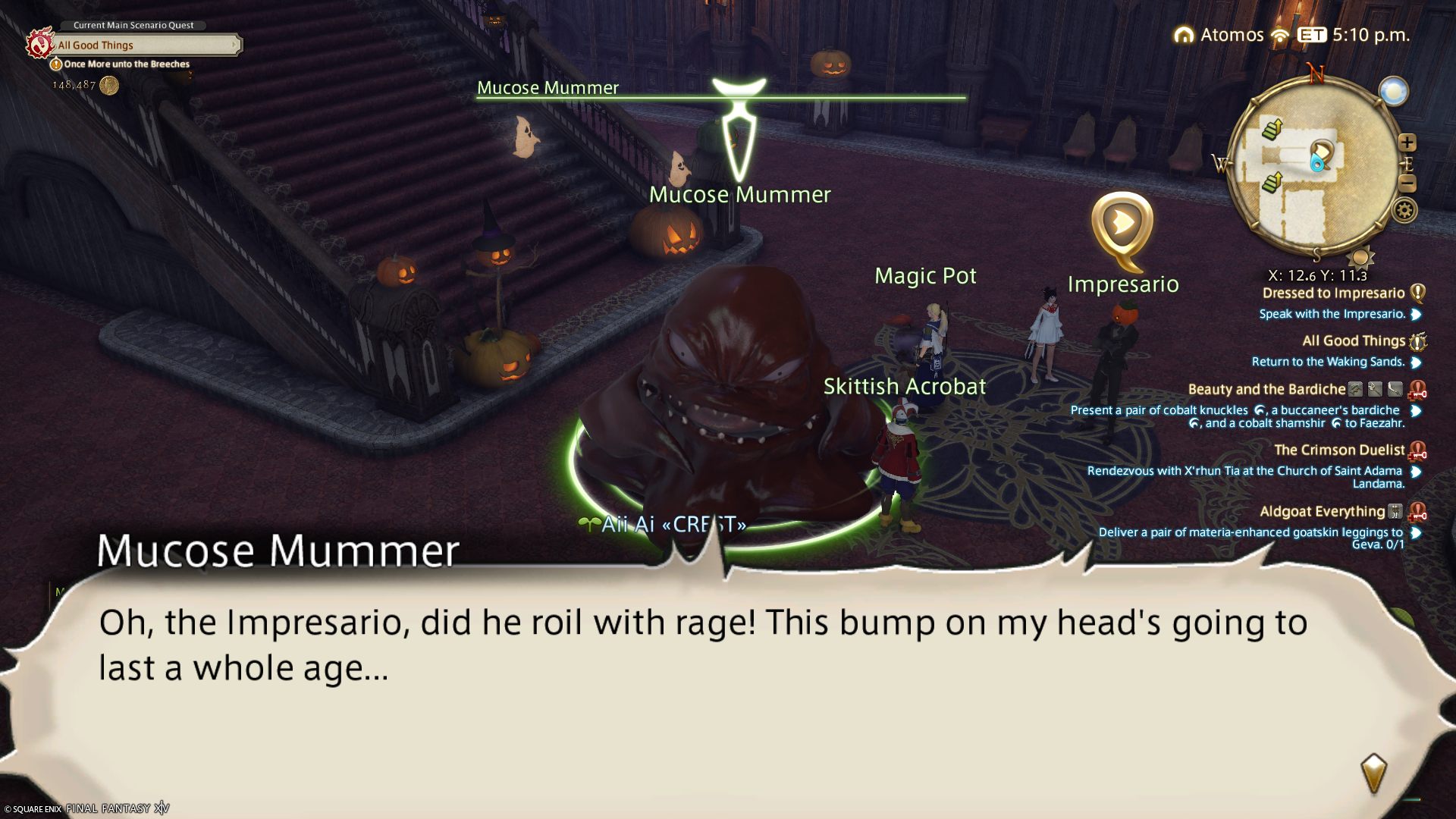
Task: Click the Once More unto the Breeches notice
Action: 126,64
